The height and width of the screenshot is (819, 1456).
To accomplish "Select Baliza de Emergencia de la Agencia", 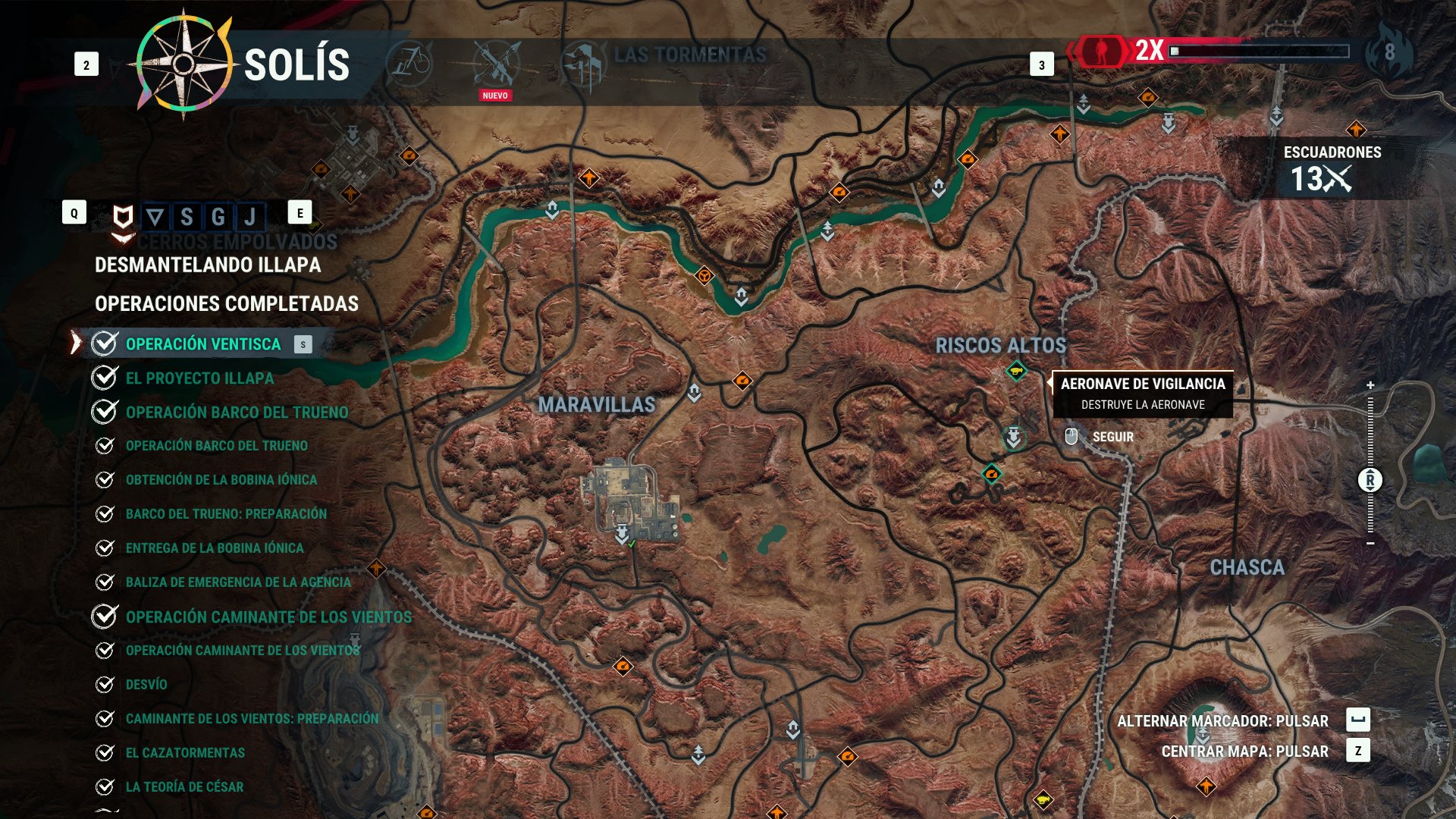I will [x=238, y=582].
